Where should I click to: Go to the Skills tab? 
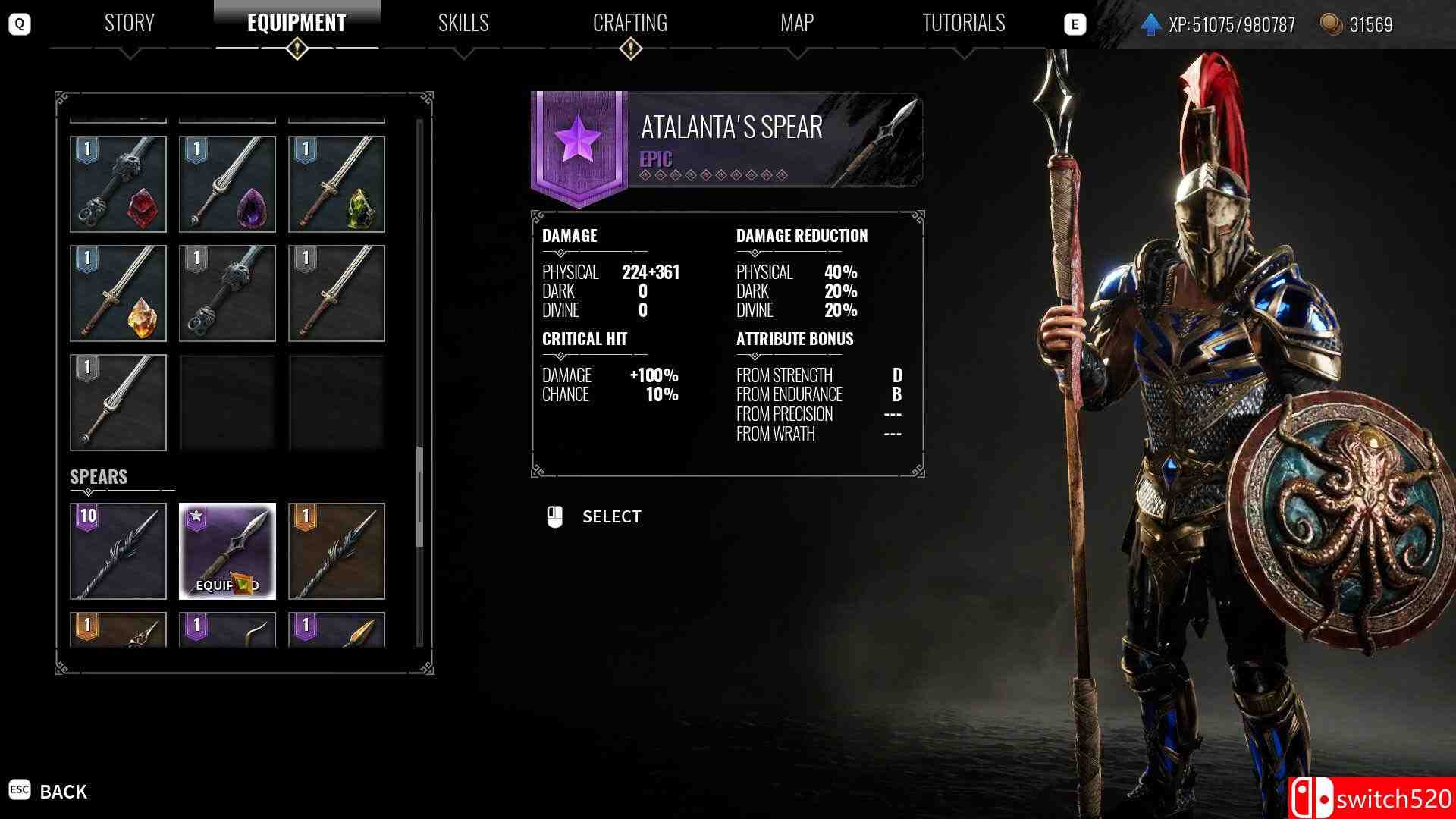[463, 24]
